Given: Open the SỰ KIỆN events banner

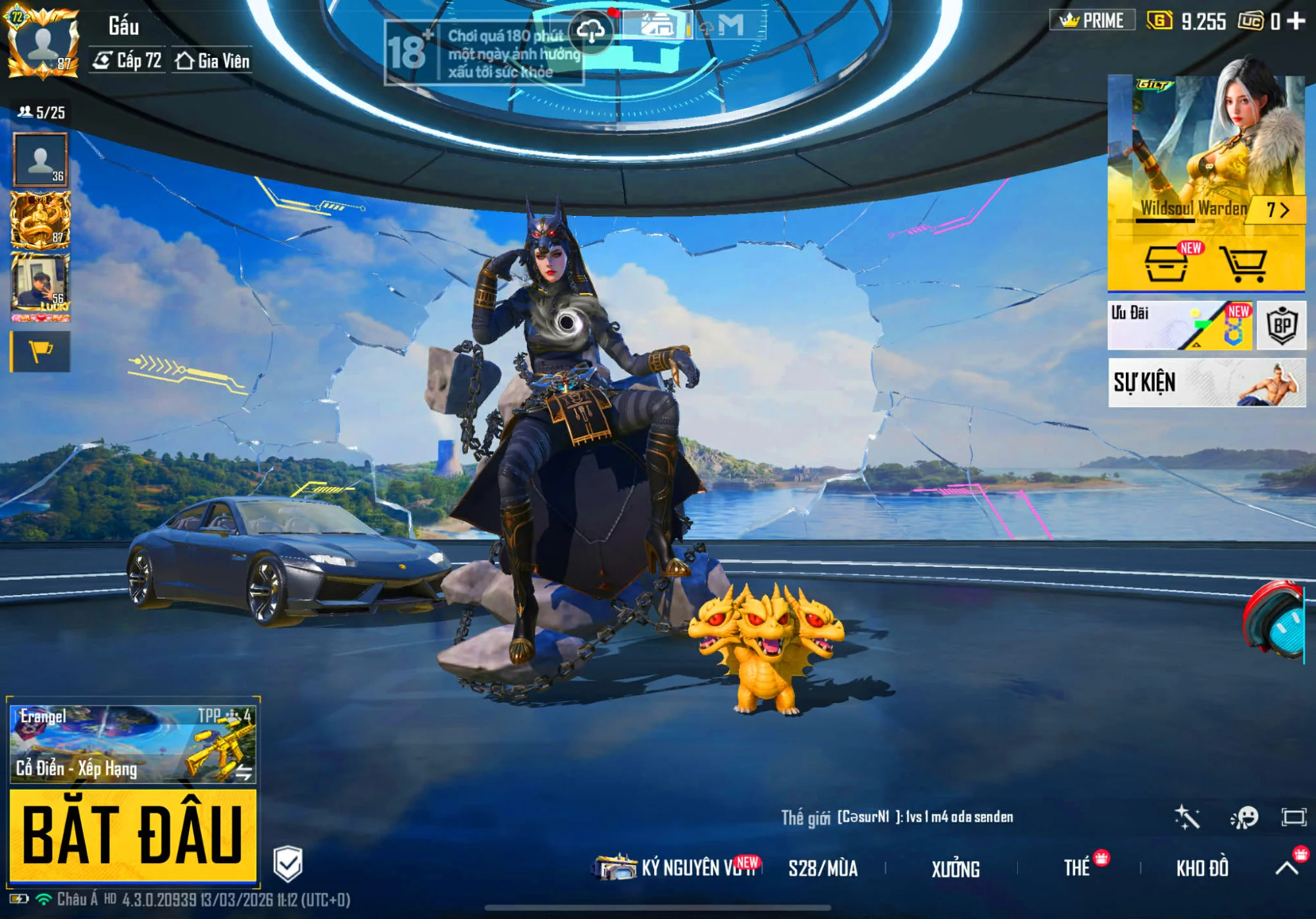Looking at the screenshot, I should tap(1206, 382).
